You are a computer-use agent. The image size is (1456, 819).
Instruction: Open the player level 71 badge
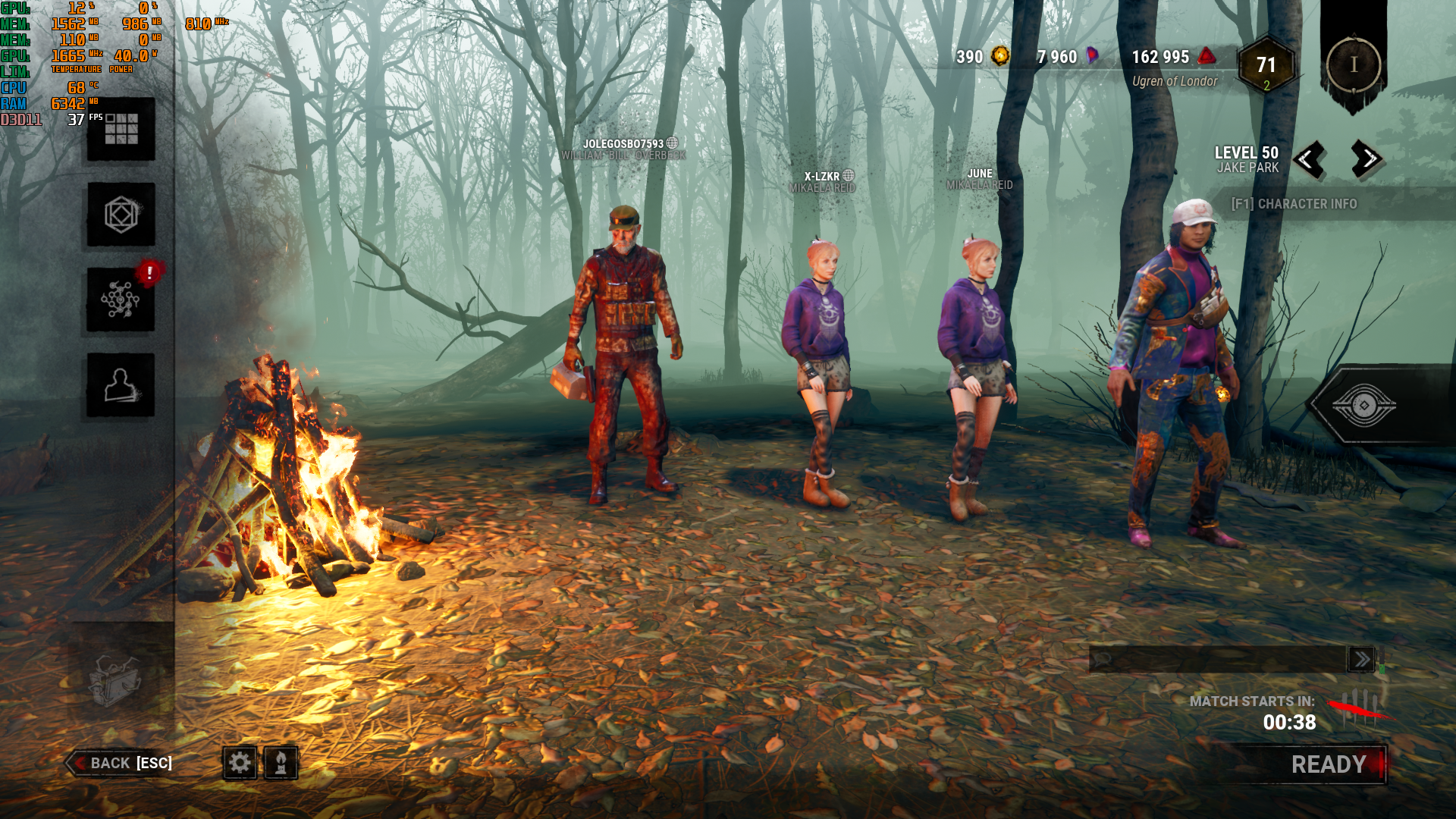click(x=1266, y=66)
